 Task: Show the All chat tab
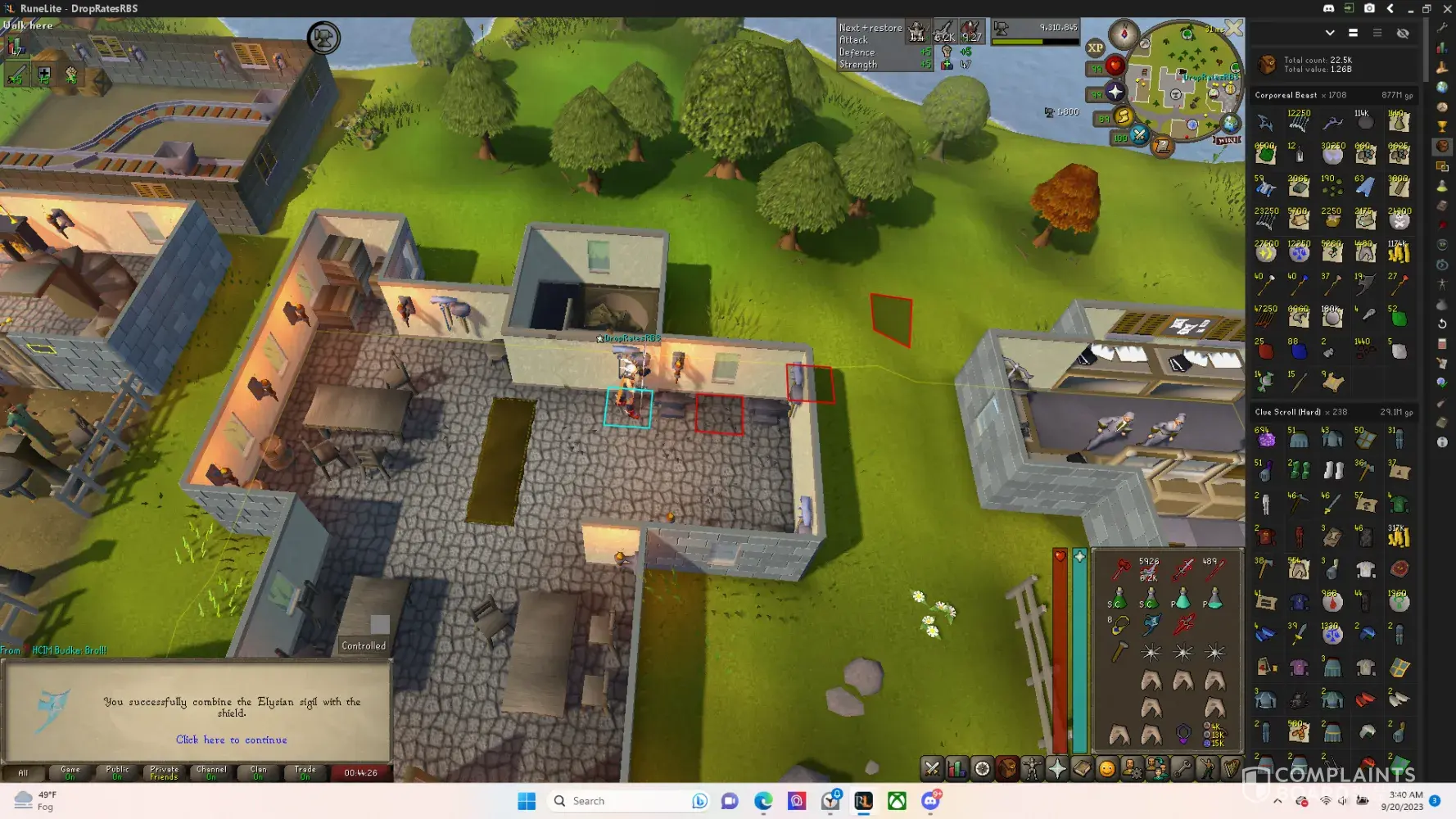pos(23,772)
